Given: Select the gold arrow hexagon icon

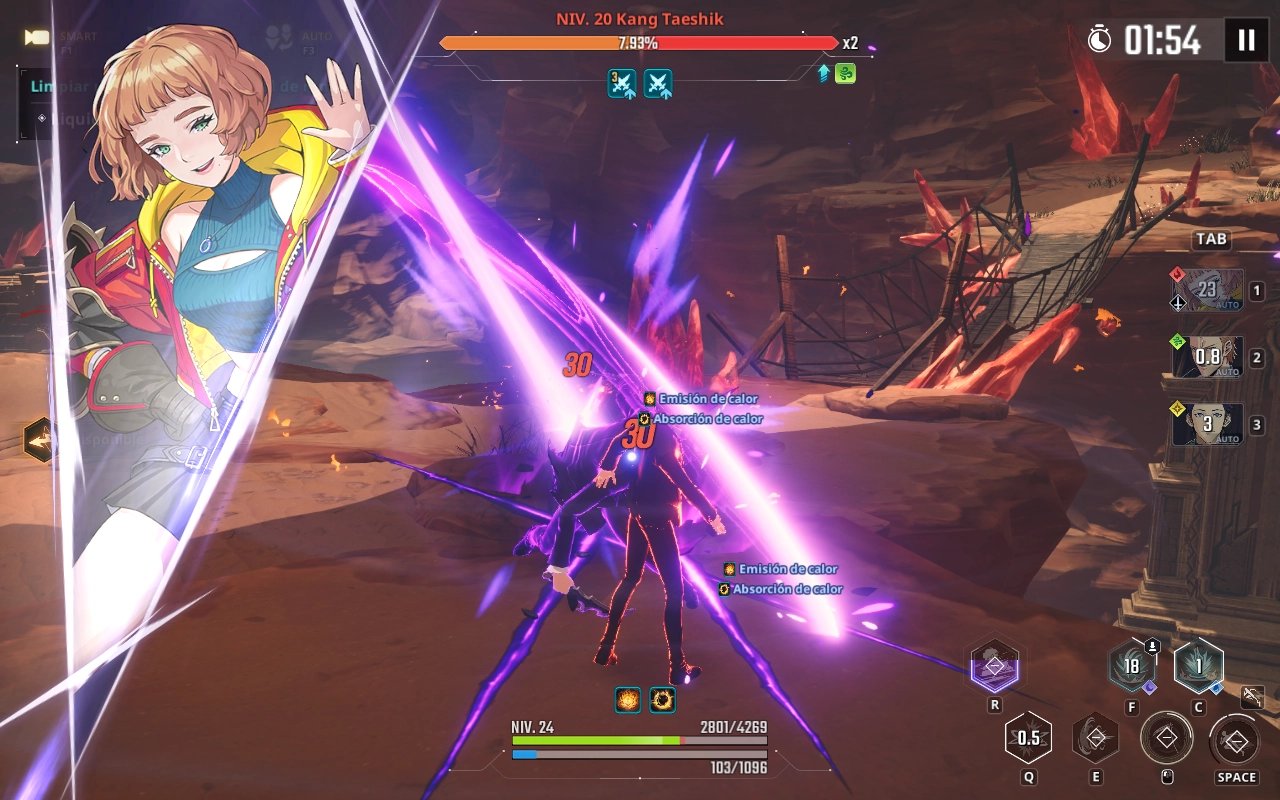Looking at the screenshot, I should 39,438.
